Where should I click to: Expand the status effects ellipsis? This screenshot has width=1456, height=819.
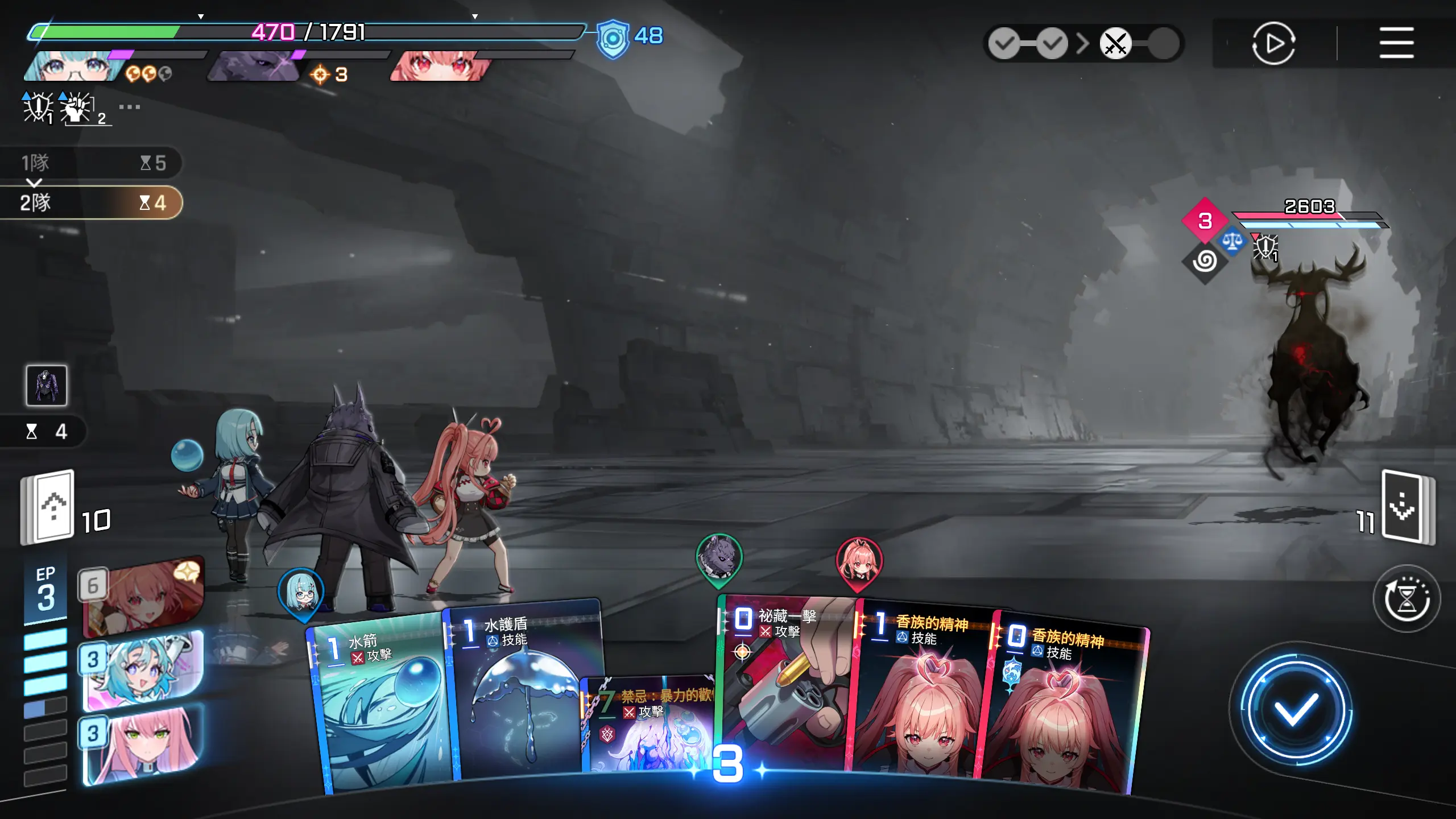click(130, 107)
